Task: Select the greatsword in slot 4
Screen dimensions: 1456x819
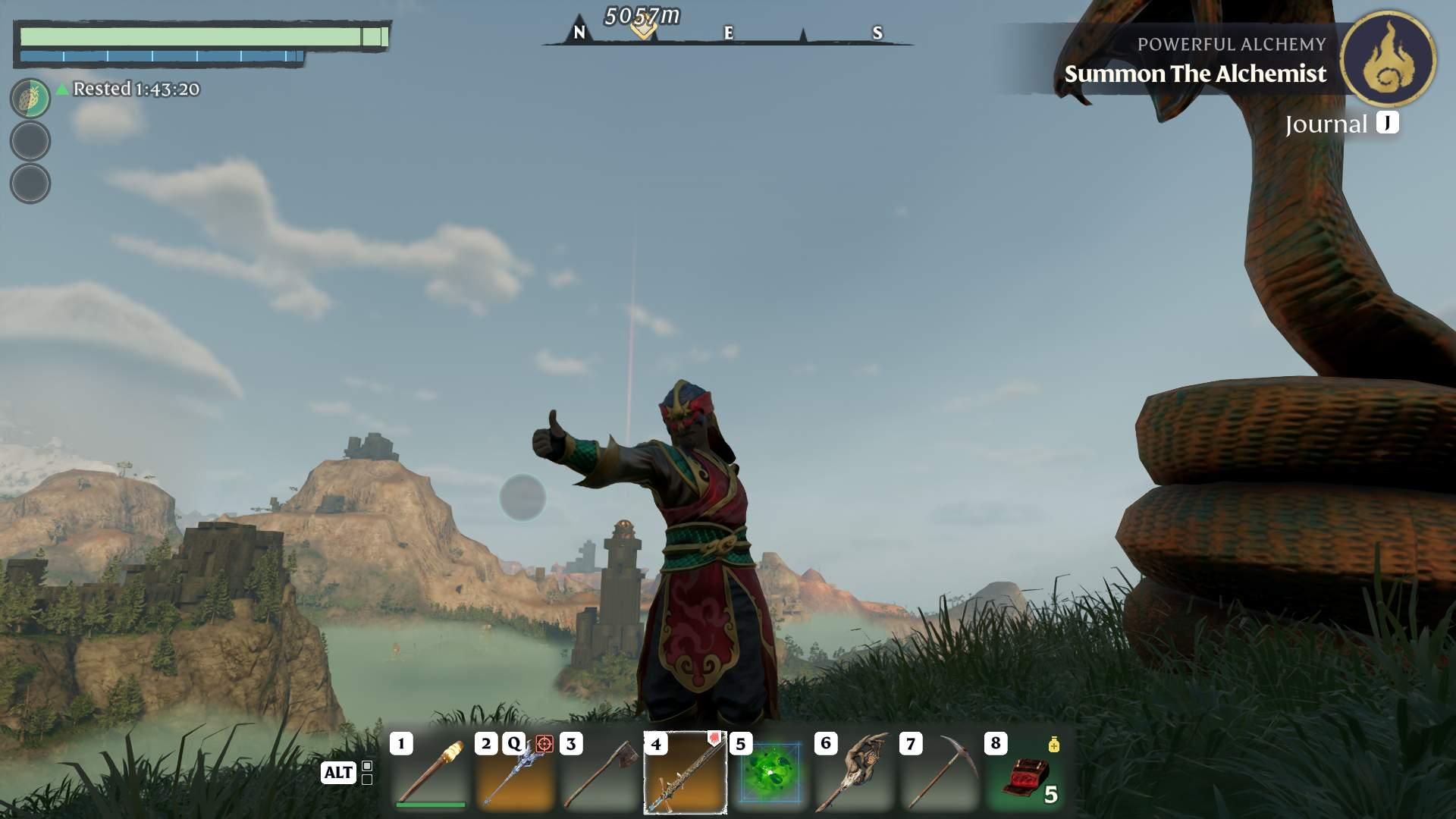Action: tap(686, 772)
